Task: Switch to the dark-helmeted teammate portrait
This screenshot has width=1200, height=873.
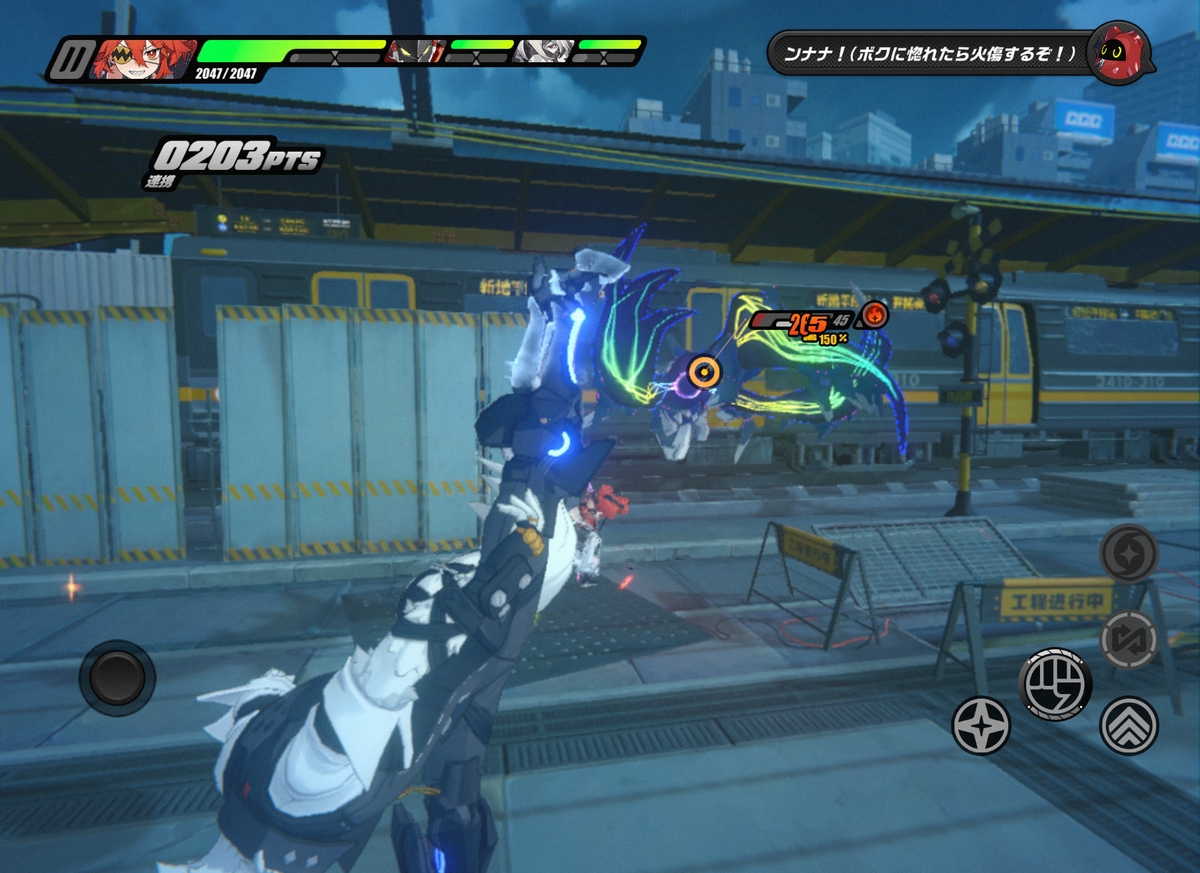Action: (416, 51)
